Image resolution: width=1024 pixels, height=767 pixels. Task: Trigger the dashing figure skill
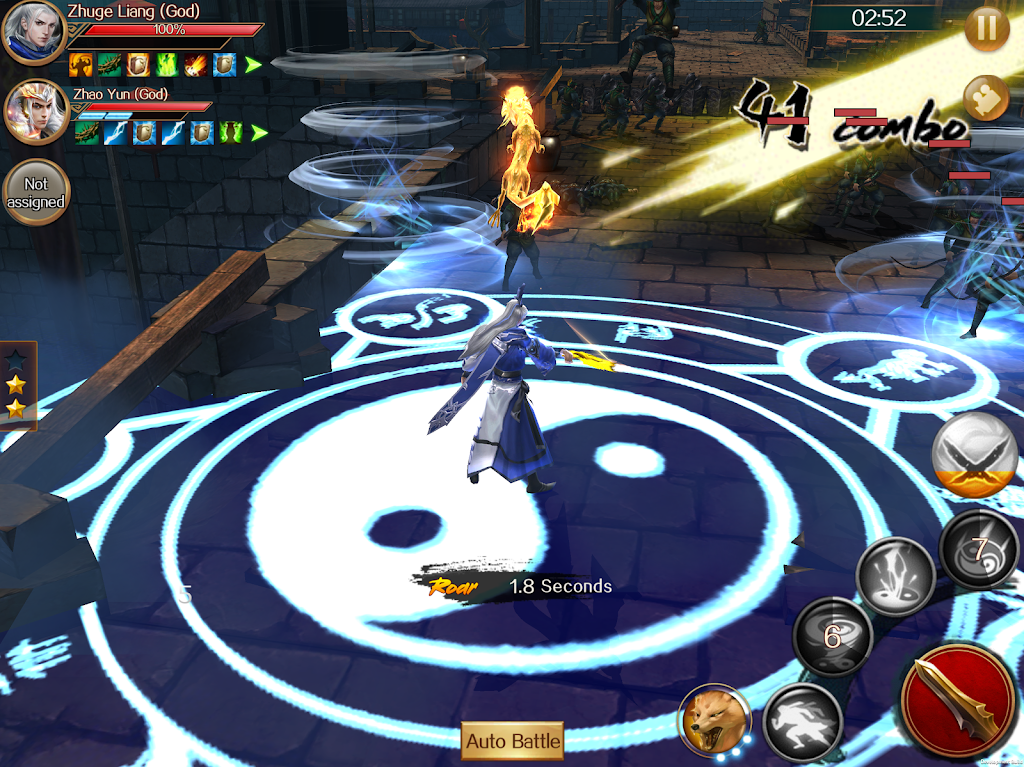click(x=802, y=722)
